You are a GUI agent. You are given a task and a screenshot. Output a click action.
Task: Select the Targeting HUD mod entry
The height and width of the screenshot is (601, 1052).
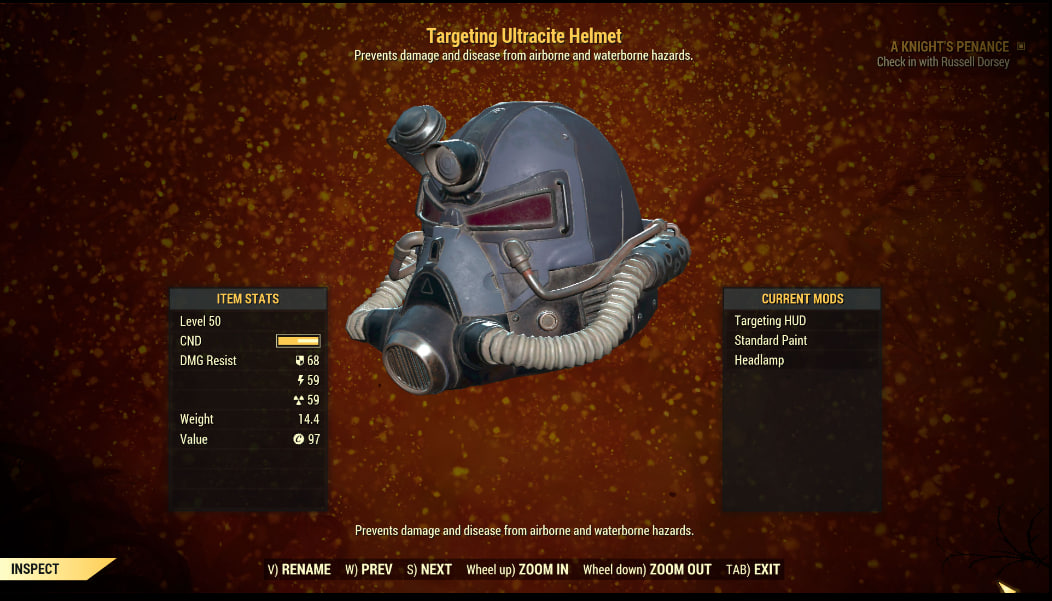pyautogui.click(x=770, y=321)
